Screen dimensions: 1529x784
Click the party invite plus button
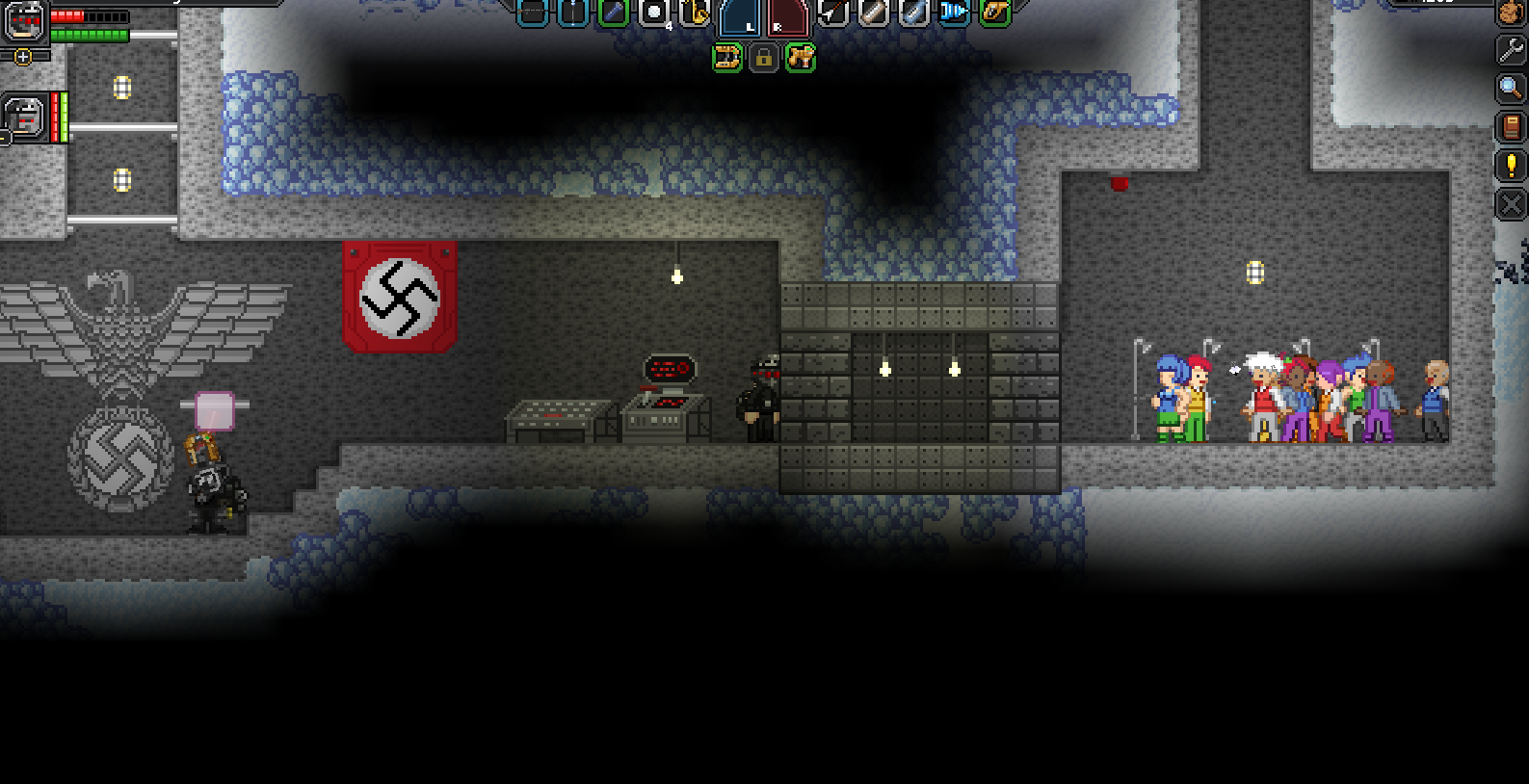23,57
